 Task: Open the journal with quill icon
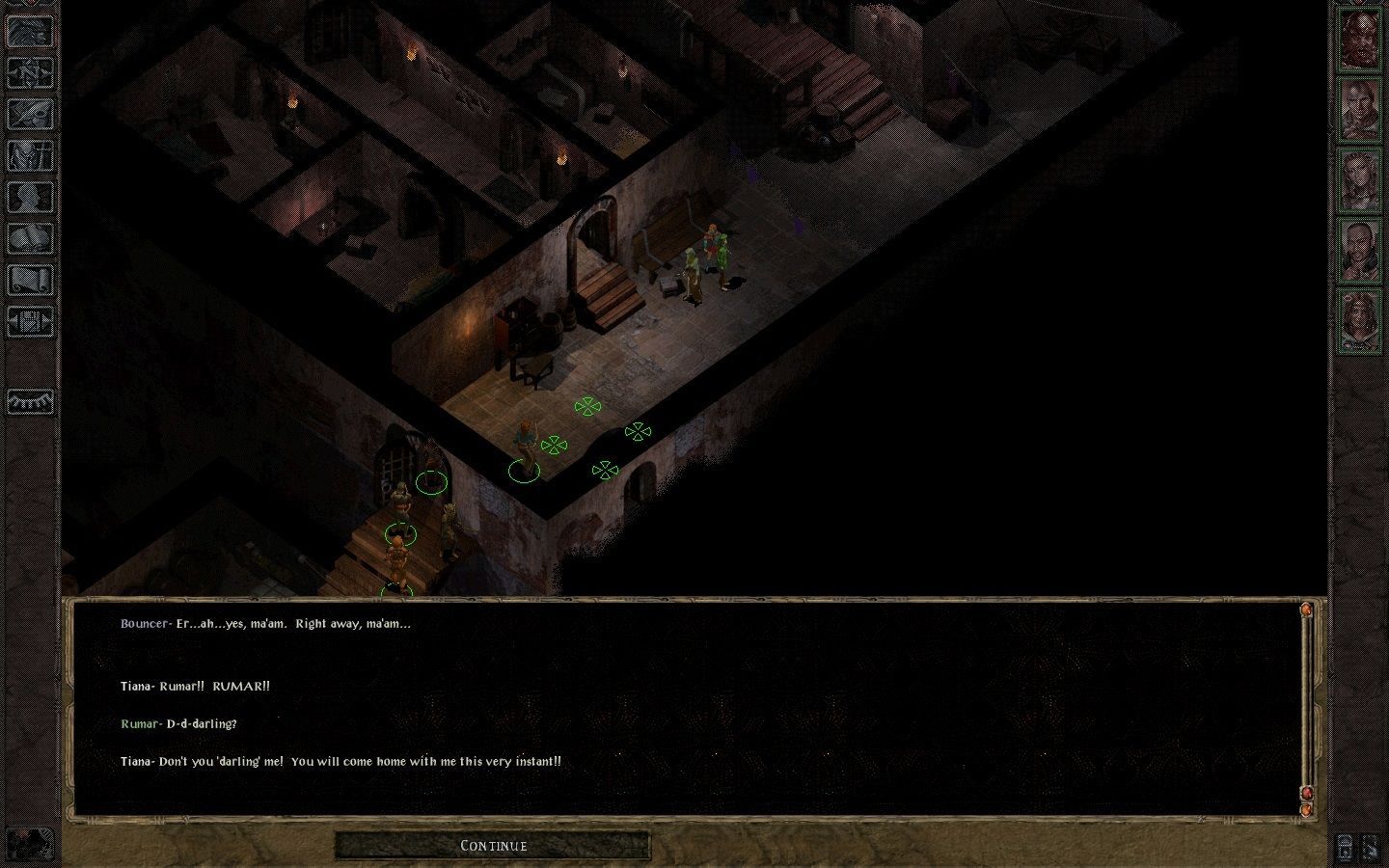30,113
